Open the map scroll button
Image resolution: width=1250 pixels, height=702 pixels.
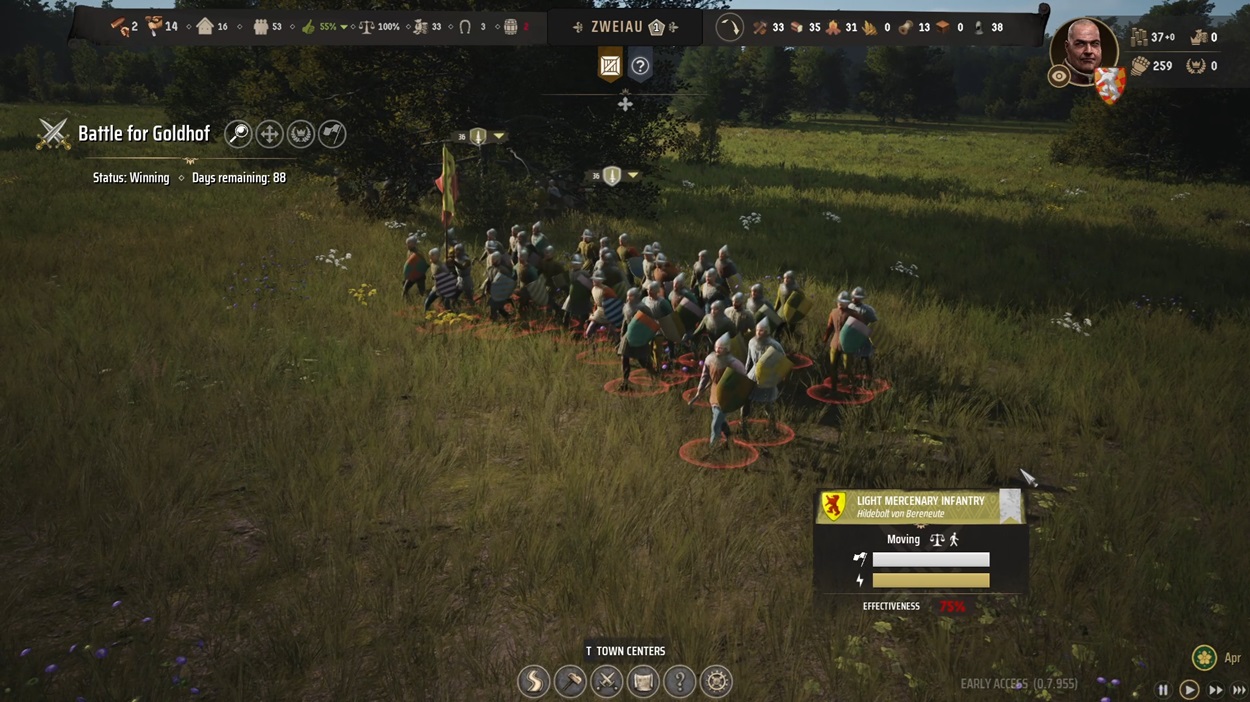(x=643, y=682)
